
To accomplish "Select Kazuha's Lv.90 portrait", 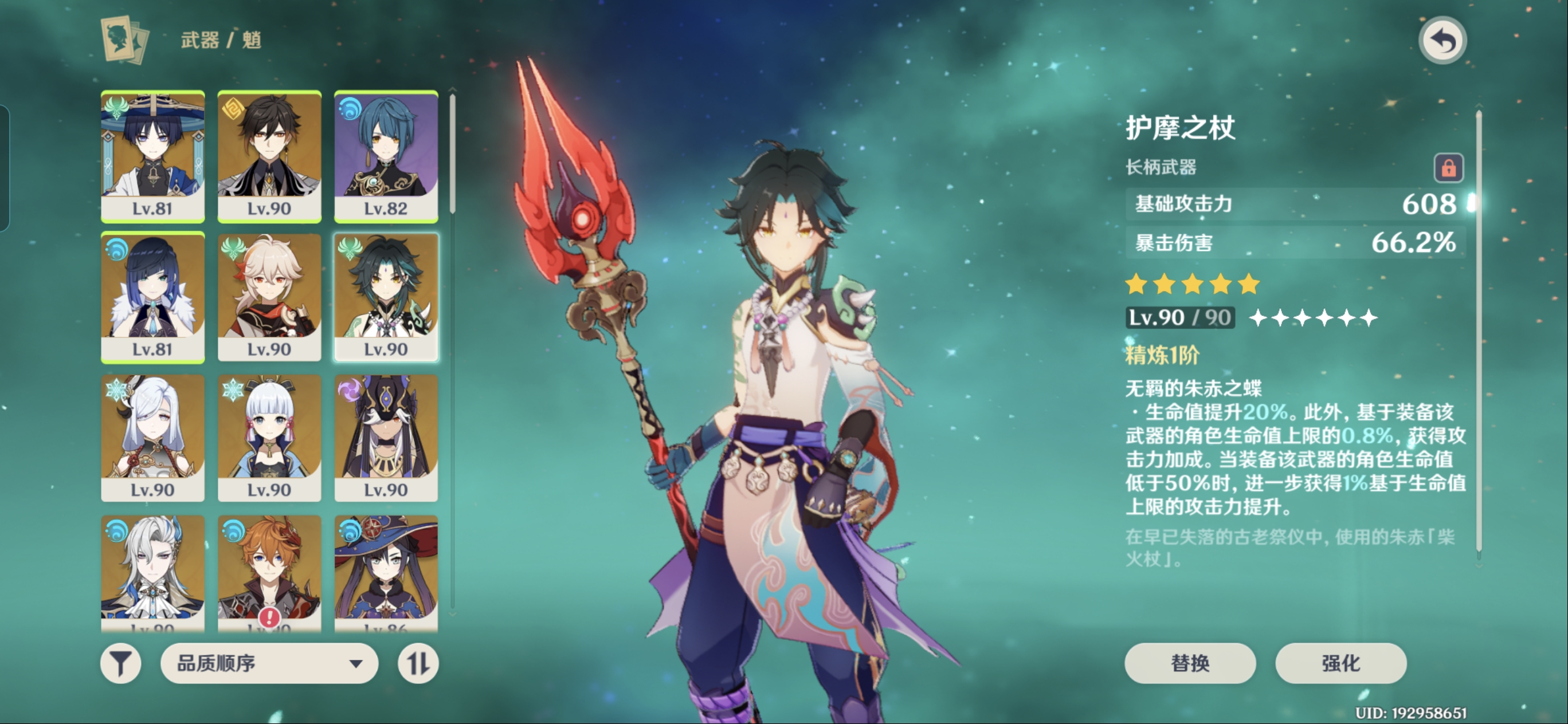I will 269,297.
